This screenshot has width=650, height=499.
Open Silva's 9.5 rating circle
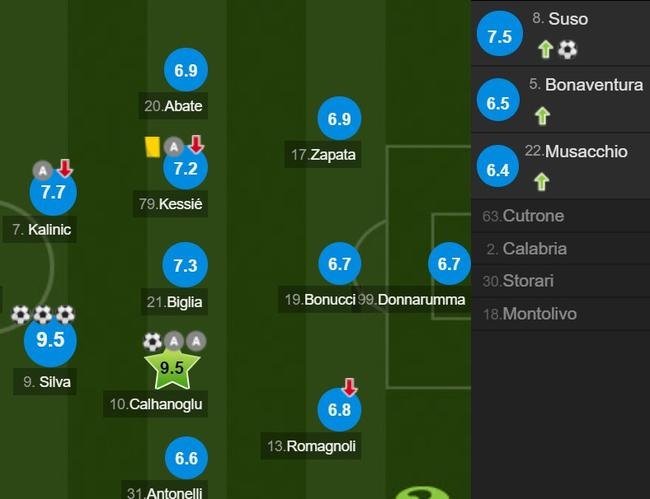point(50,340)
